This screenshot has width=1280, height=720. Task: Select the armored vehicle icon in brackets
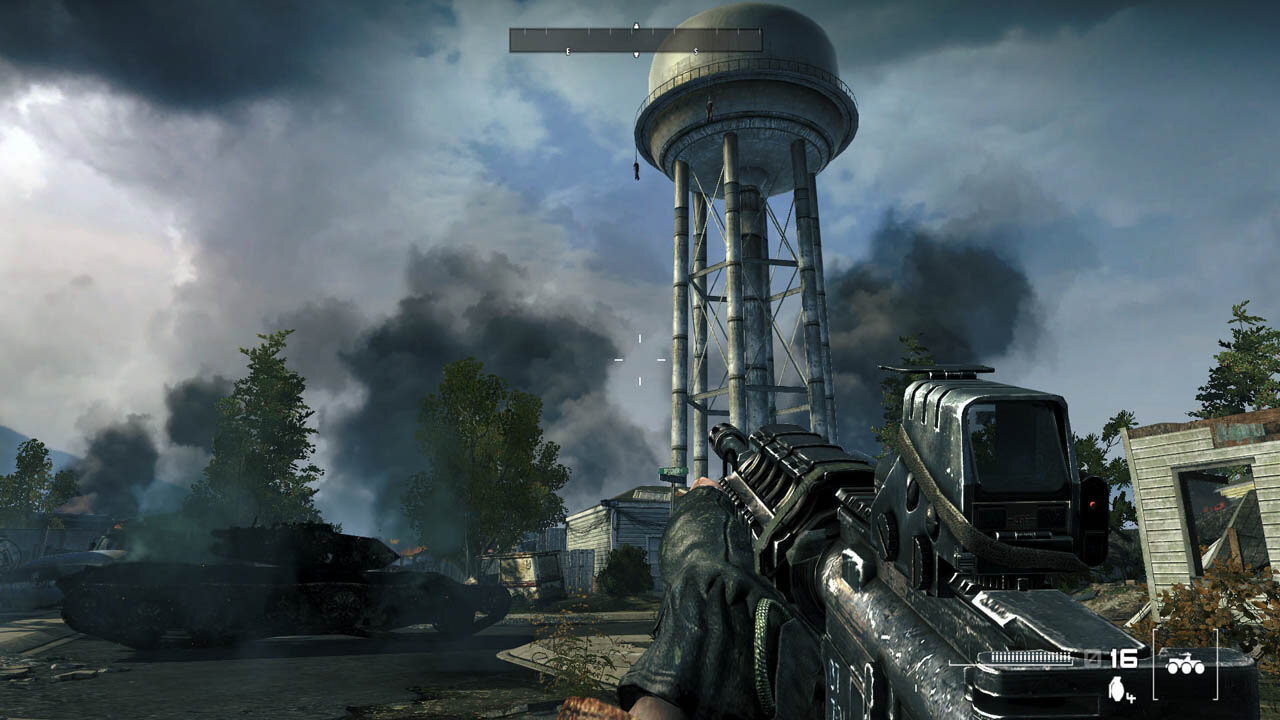[x=1185, y=663]
